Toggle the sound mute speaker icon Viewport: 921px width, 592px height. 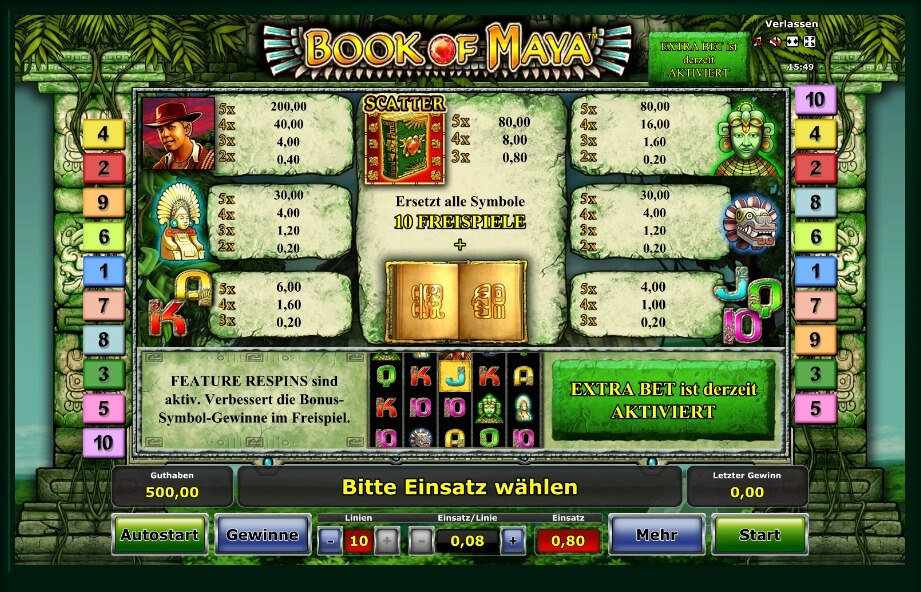pyautogui.click(x=774, y=41)
